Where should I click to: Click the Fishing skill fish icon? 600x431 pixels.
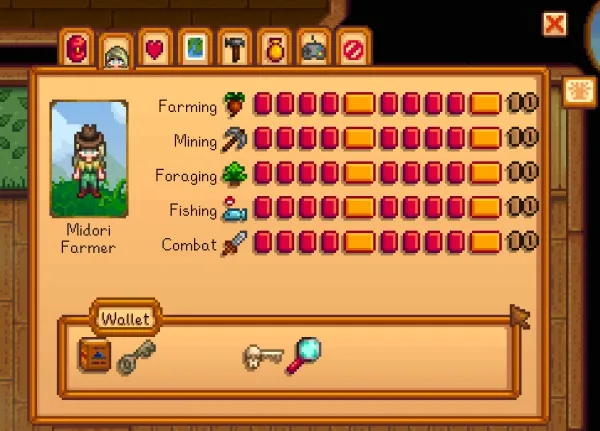coord(234,209)
